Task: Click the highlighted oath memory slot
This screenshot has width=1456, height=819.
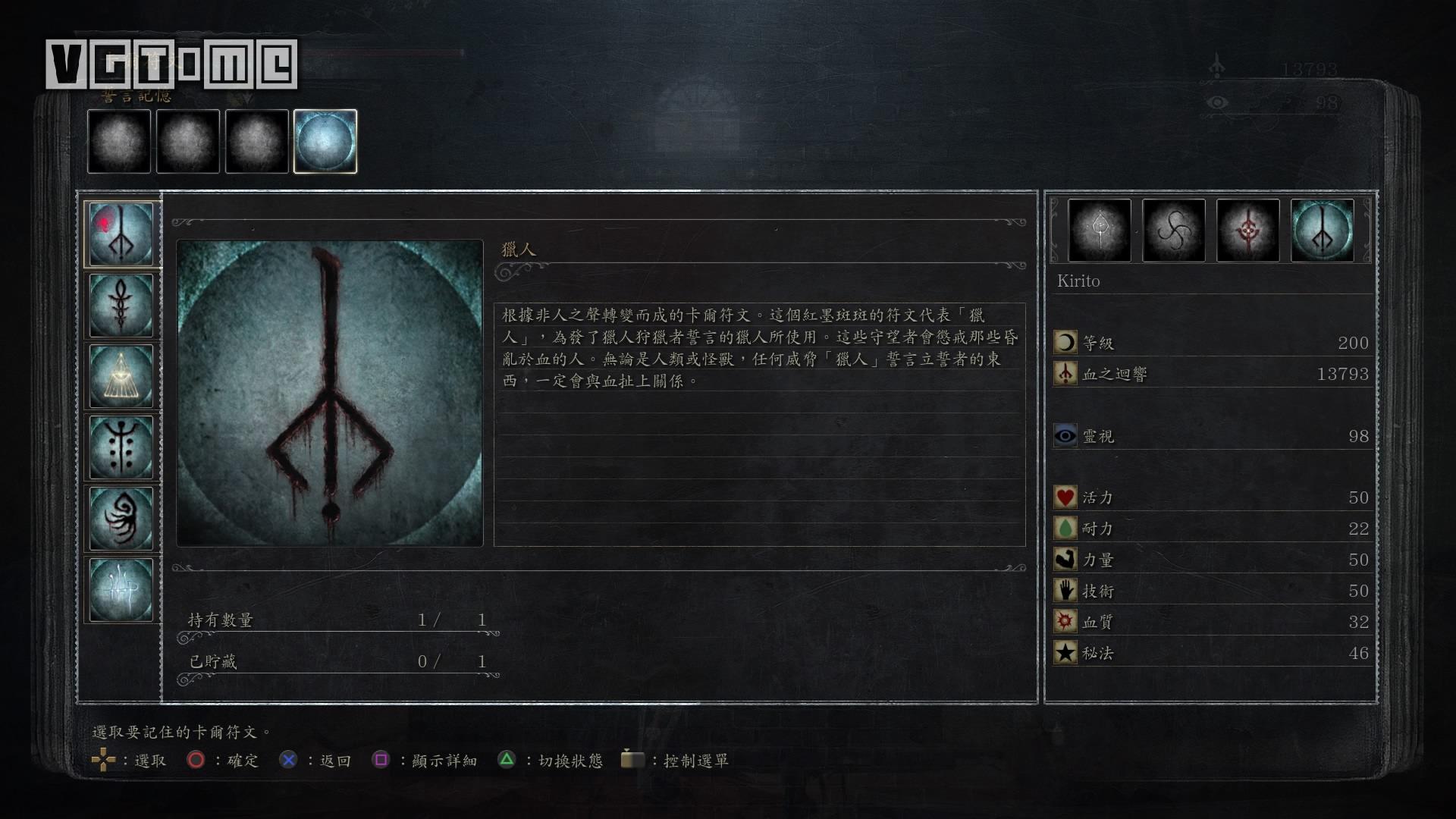Action: click(325, 142)
